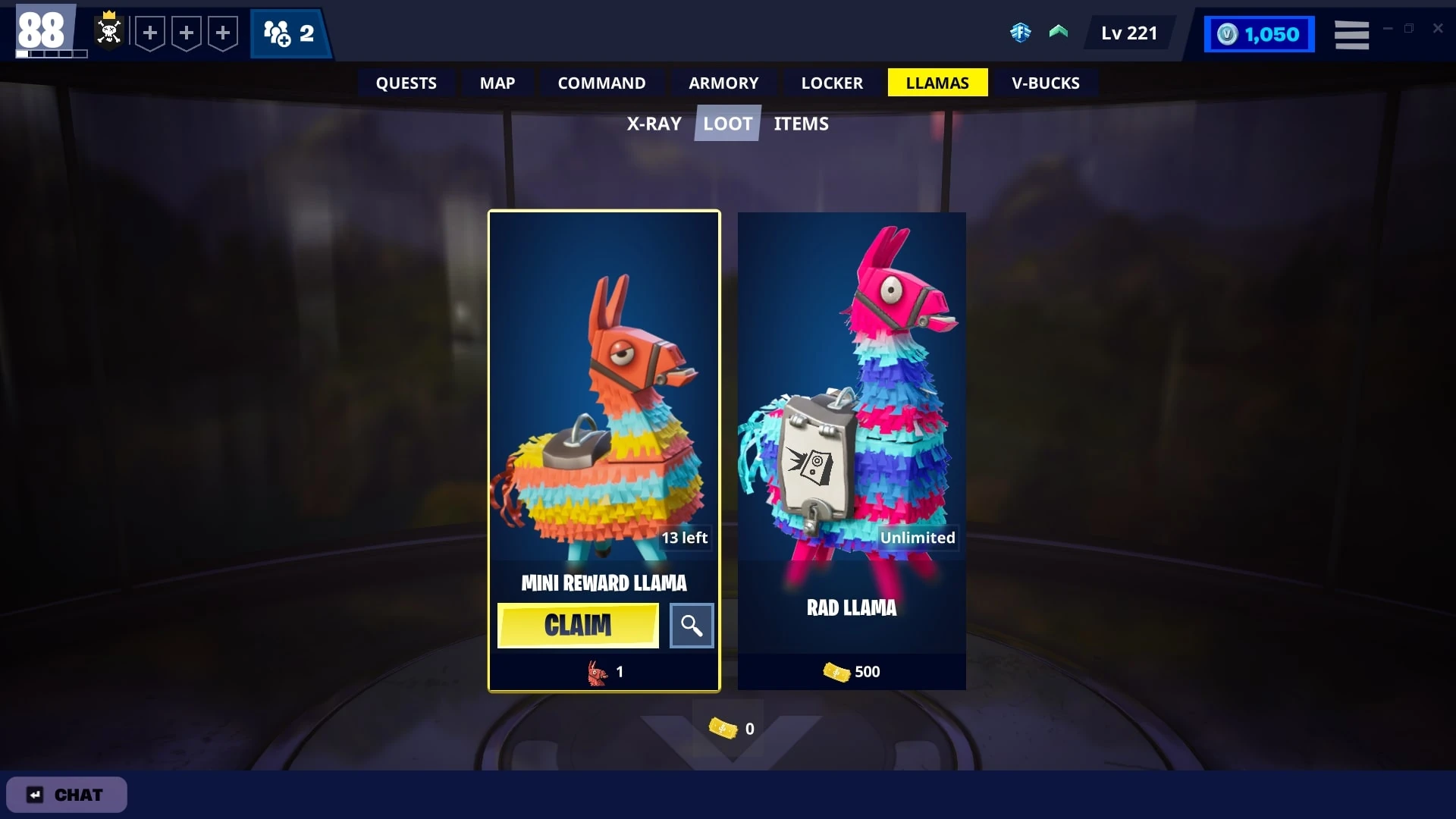Open the V-BUCKS tab

click(x=1045, y=83)
